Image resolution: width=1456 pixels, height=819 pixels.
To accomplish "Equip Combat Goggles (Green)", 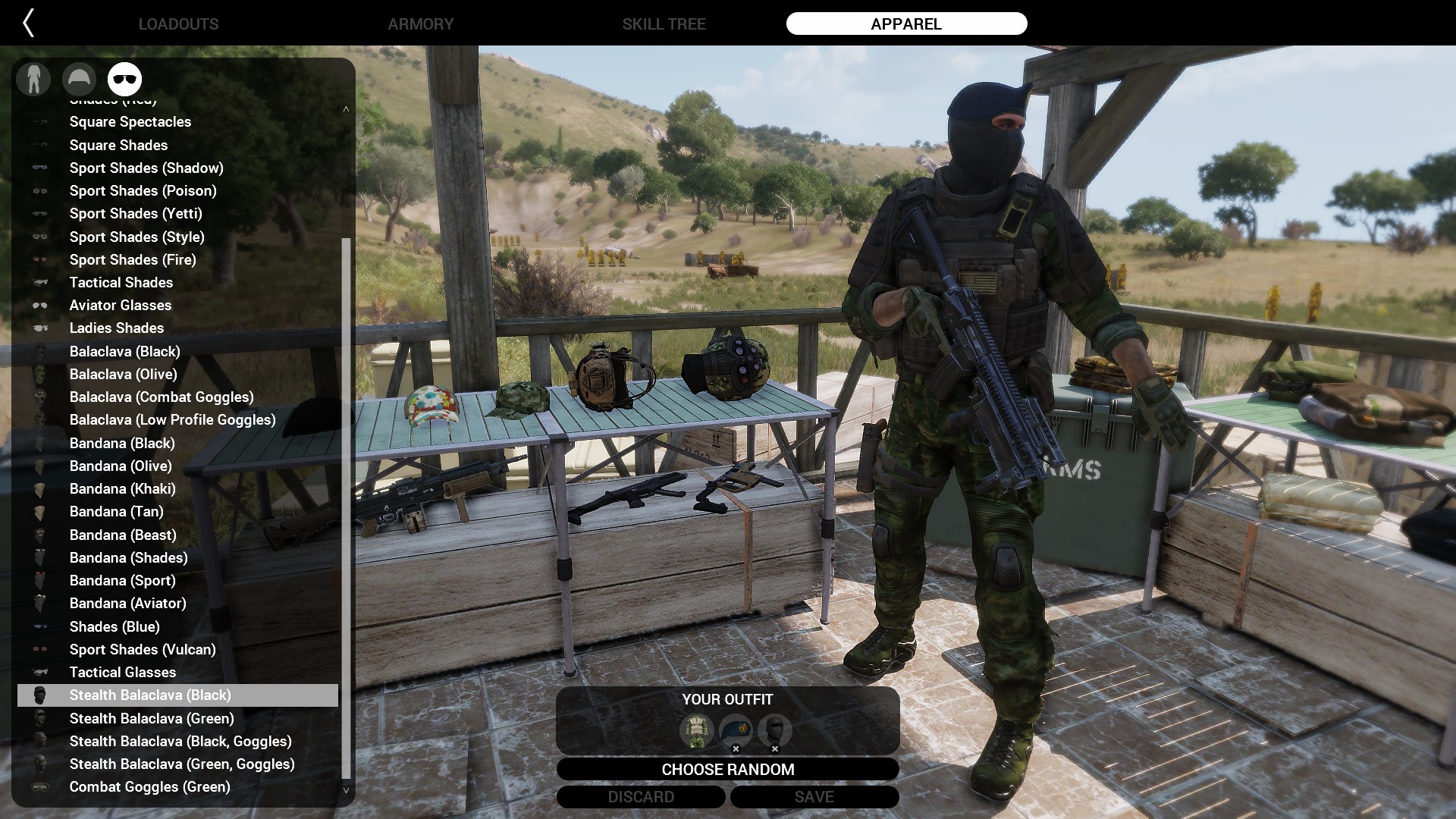I will click(149, 786).
